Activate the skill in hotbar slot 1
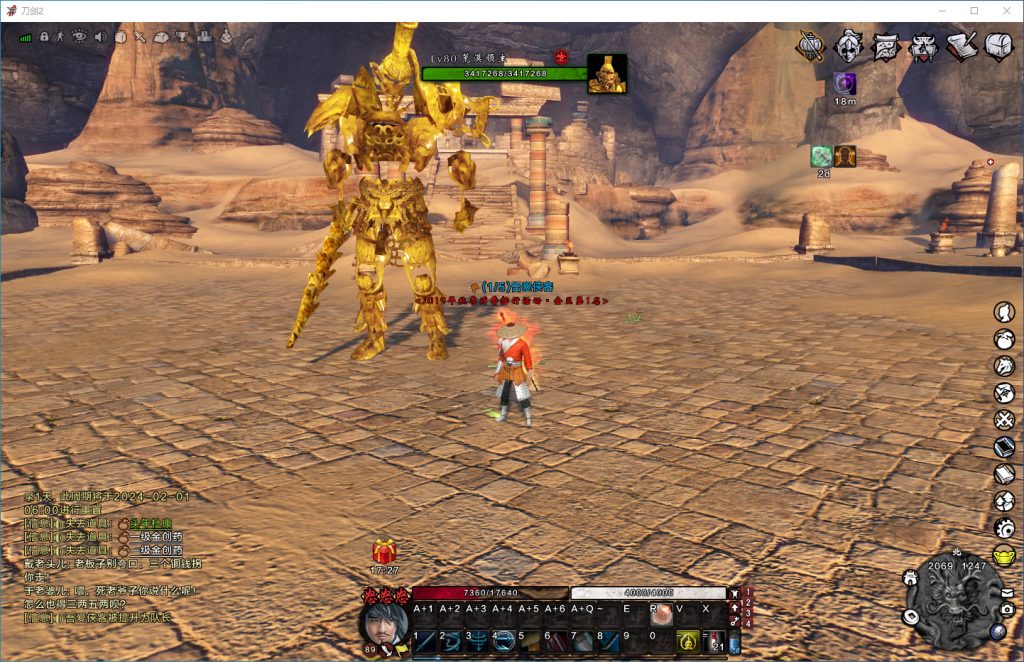Viewport: 1024px width, 662px height. coord(426,641)
